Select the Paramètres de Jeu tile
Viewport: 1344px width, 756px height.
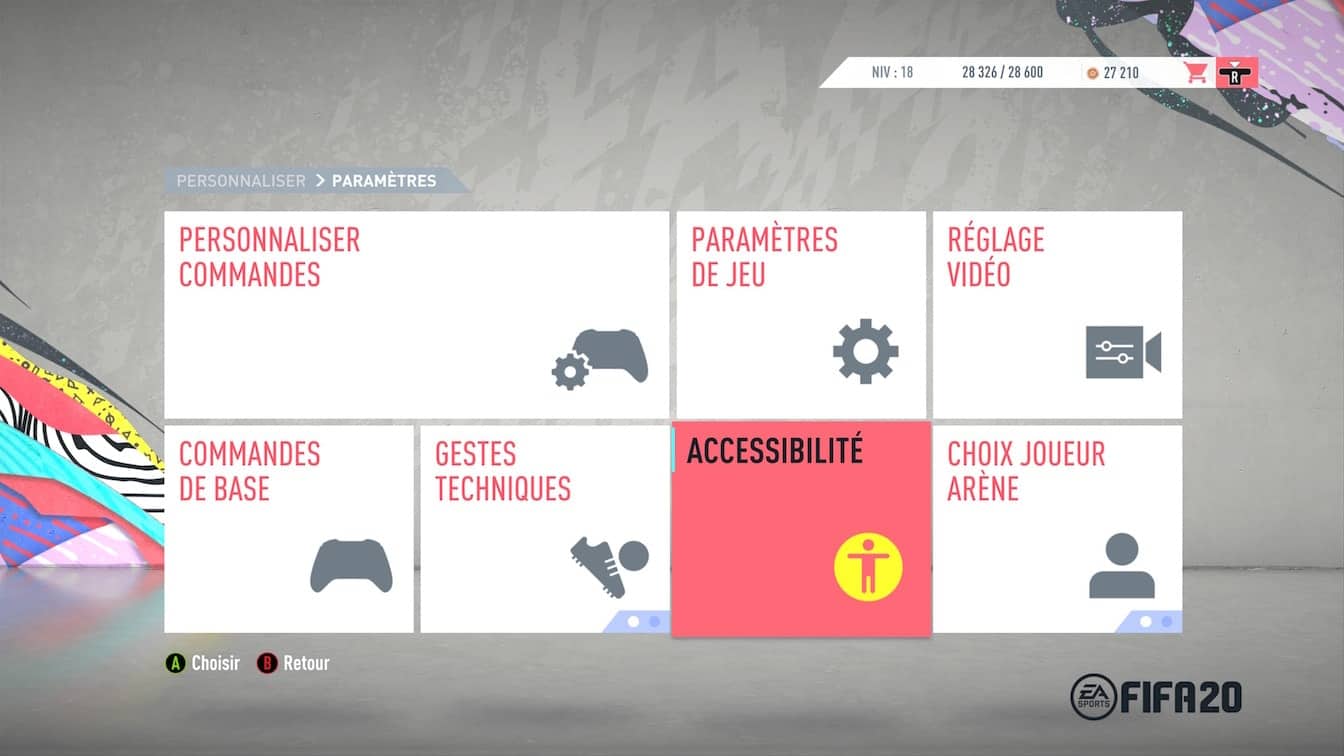click(x=801, y=314)
